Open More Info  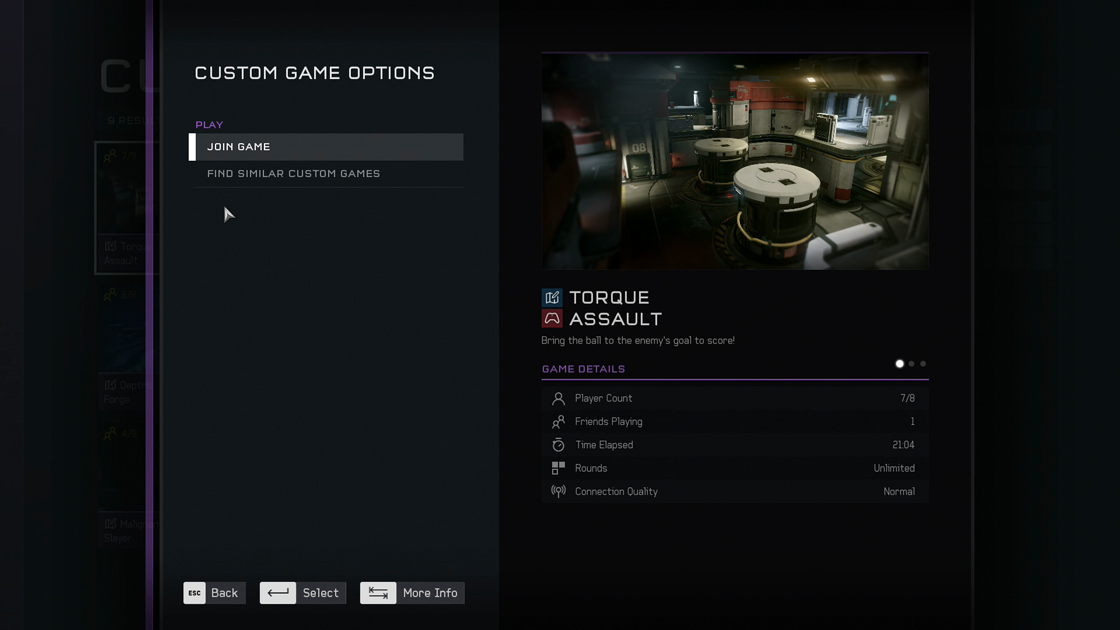(x=412, y=593)
